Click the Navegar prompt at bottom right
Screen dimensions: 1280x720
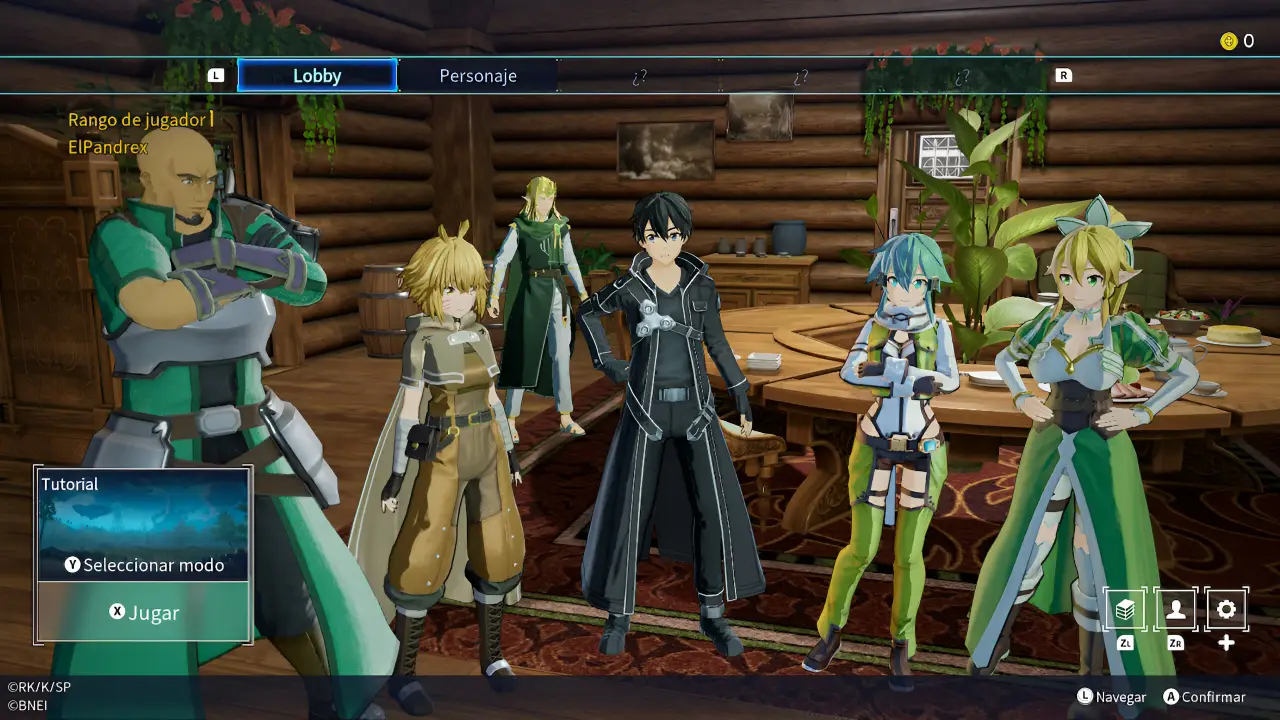(1120, 697)
